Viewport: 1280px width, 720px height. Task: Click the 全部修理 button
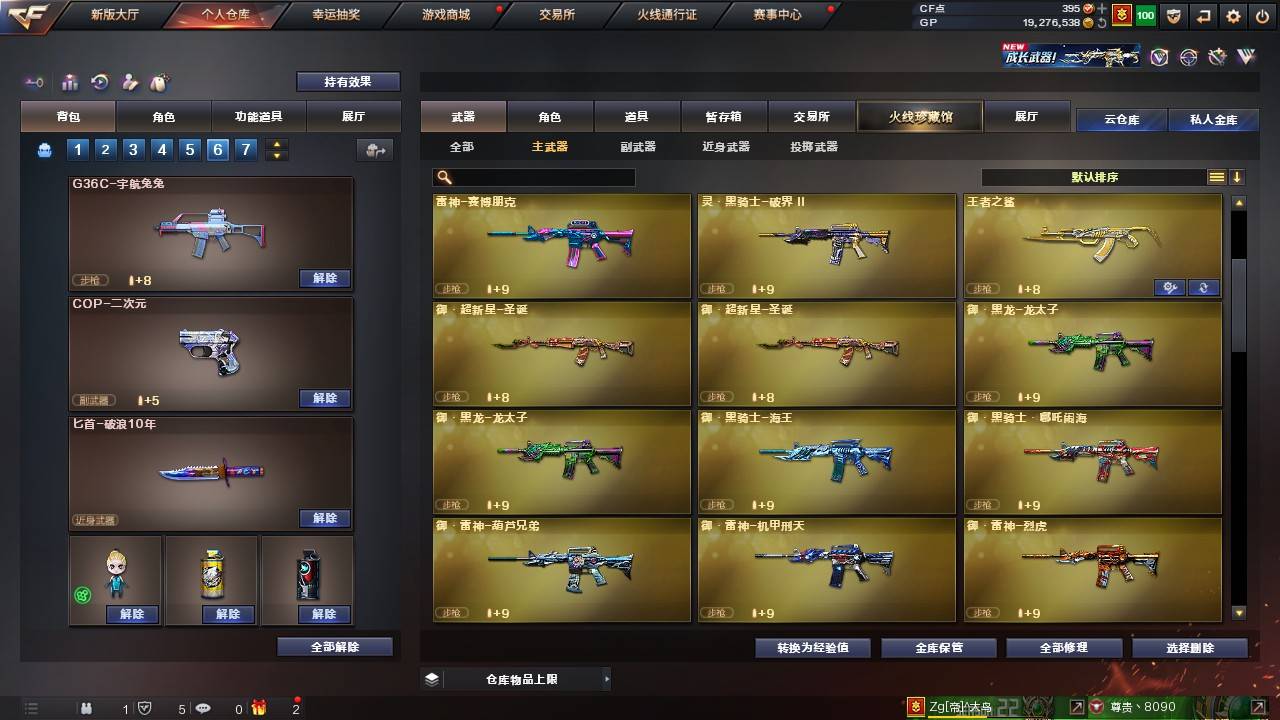(x=1063, y=647)
